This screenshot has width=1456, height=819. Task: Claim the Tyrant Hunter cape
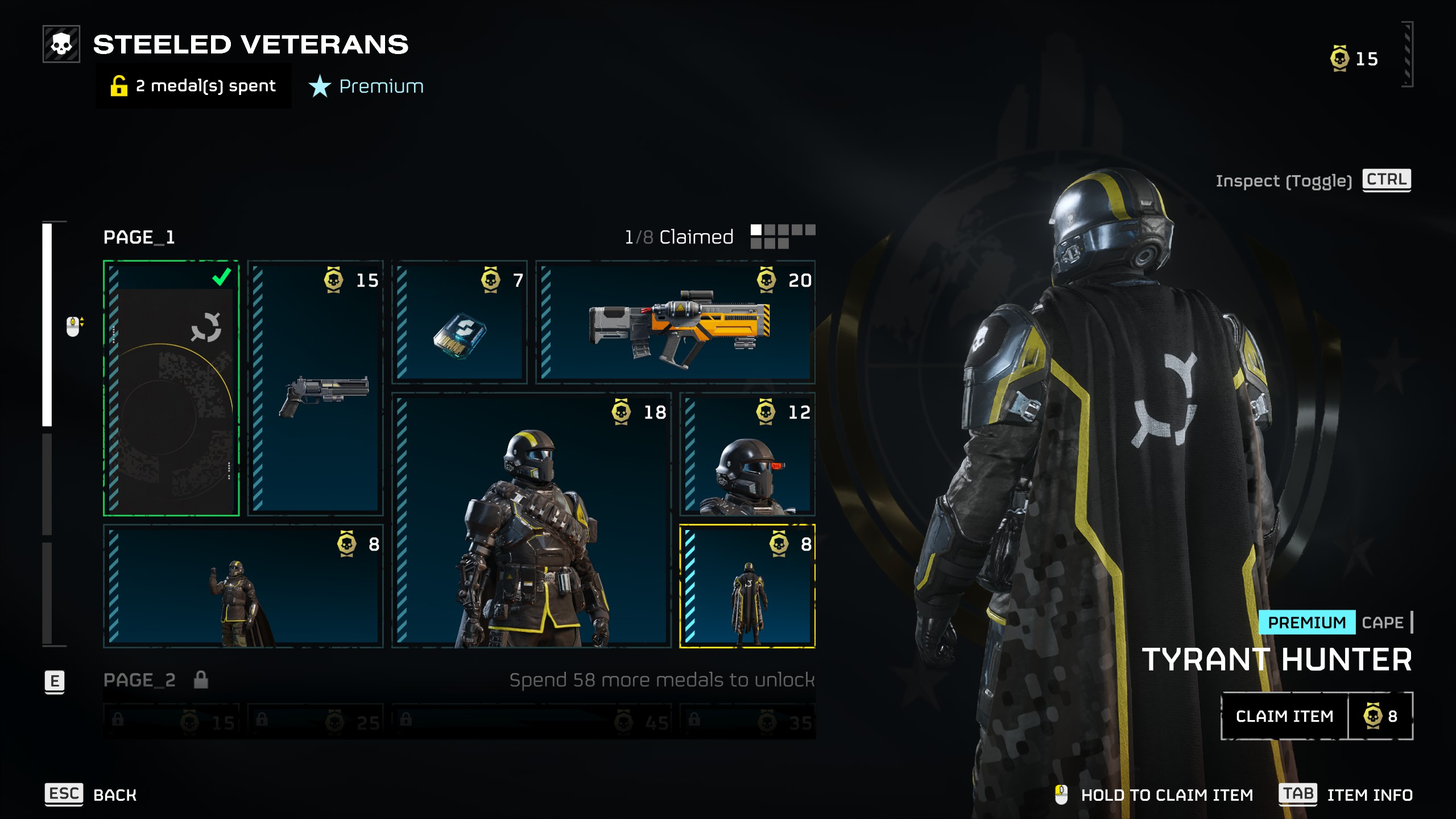pos(1284,716)
